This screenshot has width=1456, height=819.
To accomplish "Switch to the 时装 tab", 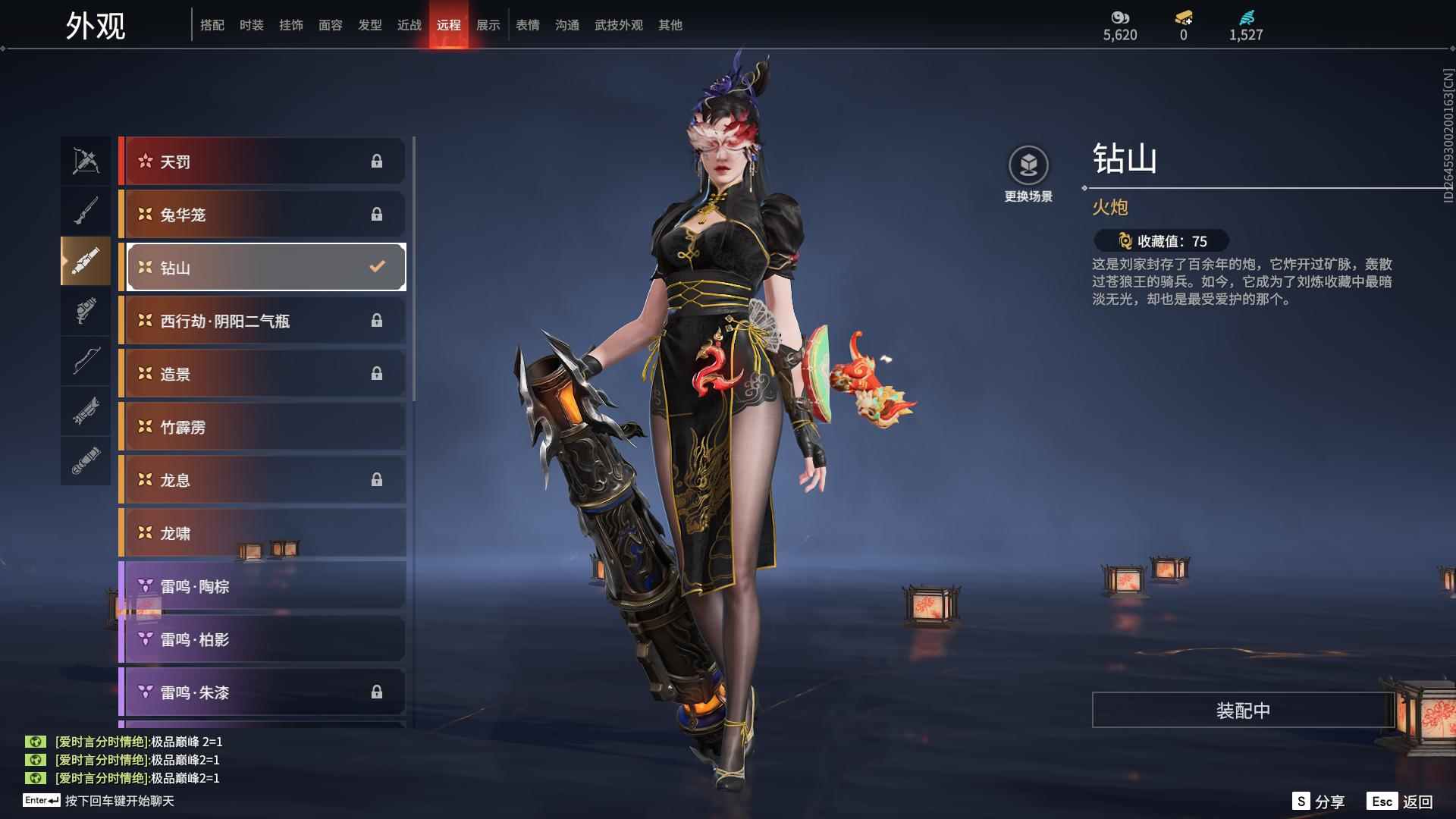I will click(251, 25).
